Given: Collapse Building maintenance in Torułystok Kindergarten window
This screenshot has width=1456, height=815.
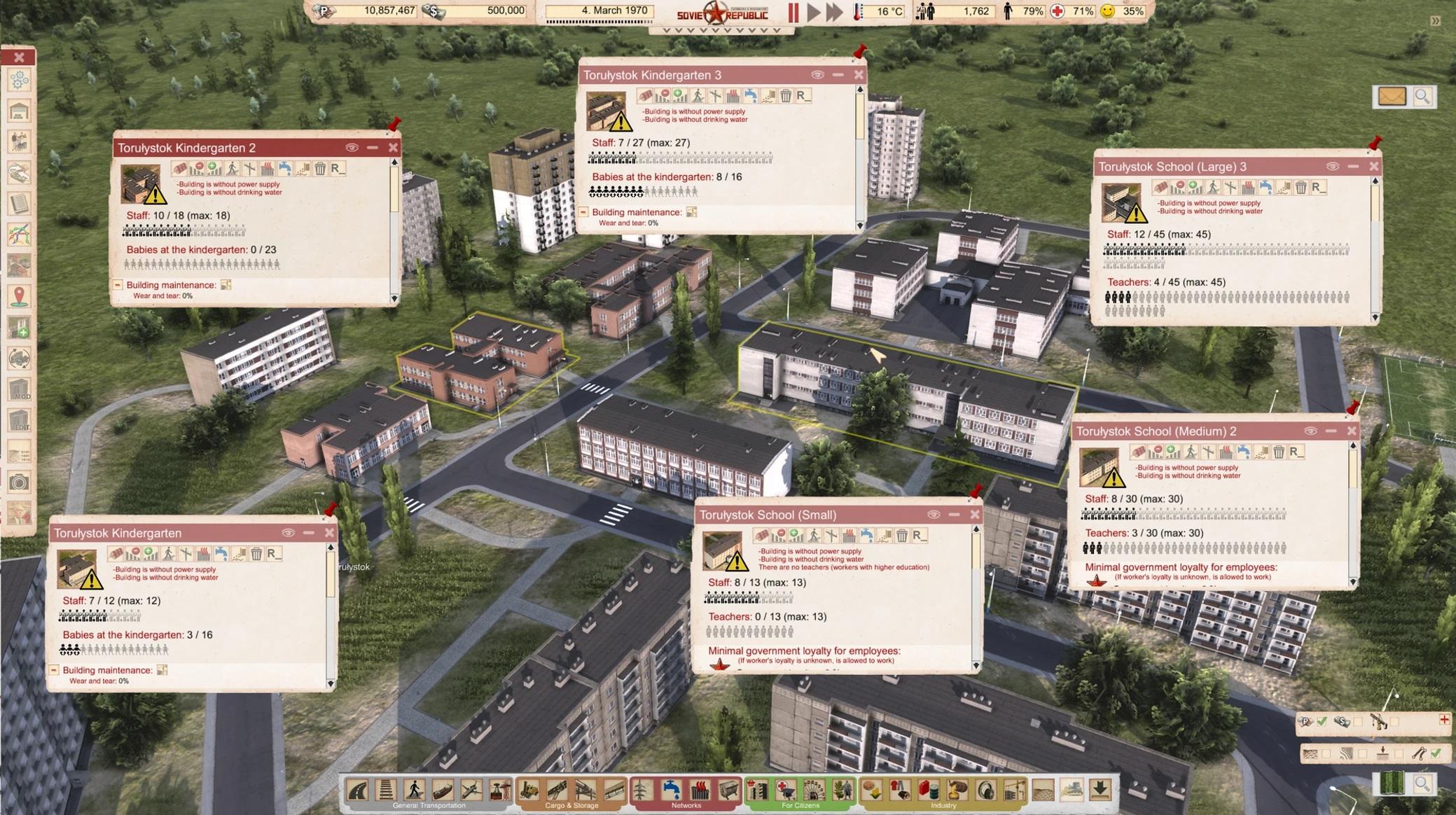Looking at the screenshot, I should [x=54, y=670].
